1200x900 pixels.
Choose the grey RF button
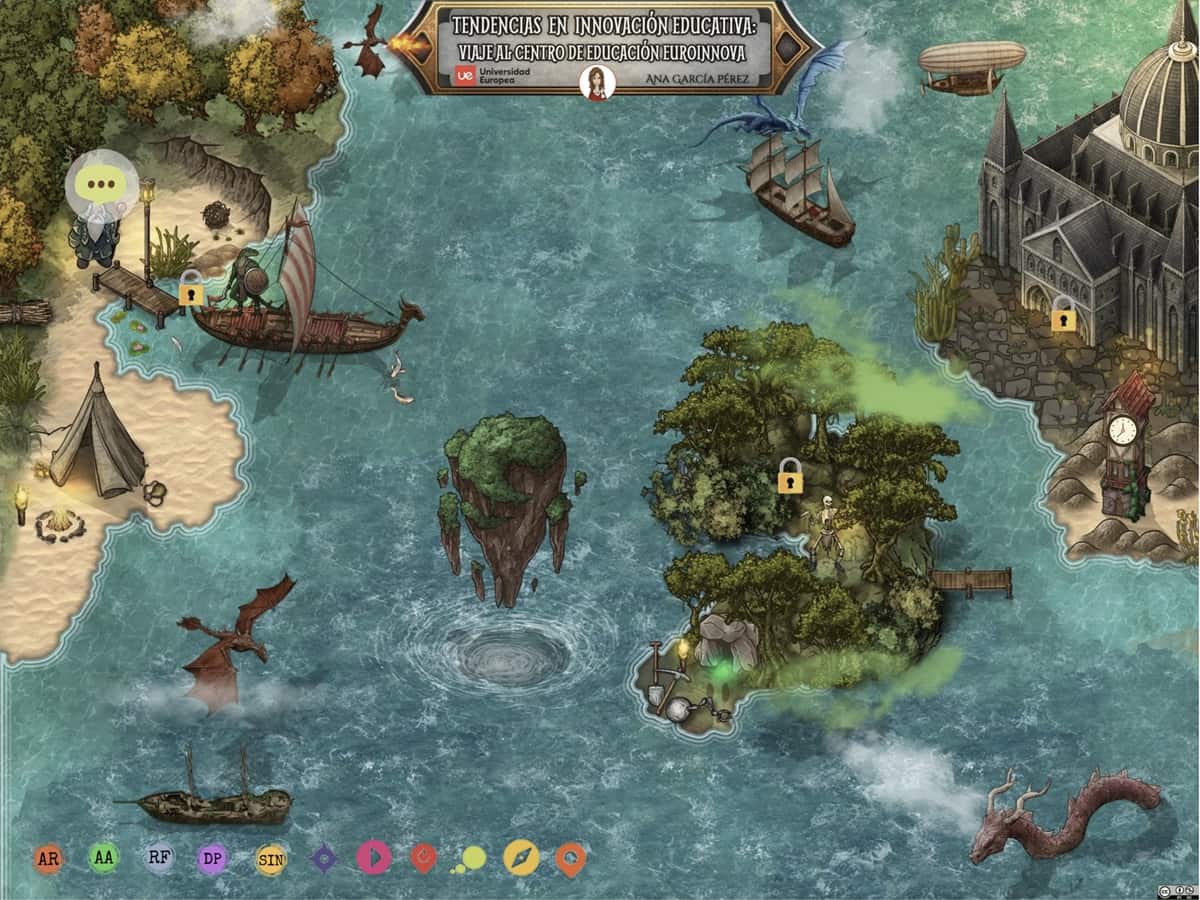158,857
